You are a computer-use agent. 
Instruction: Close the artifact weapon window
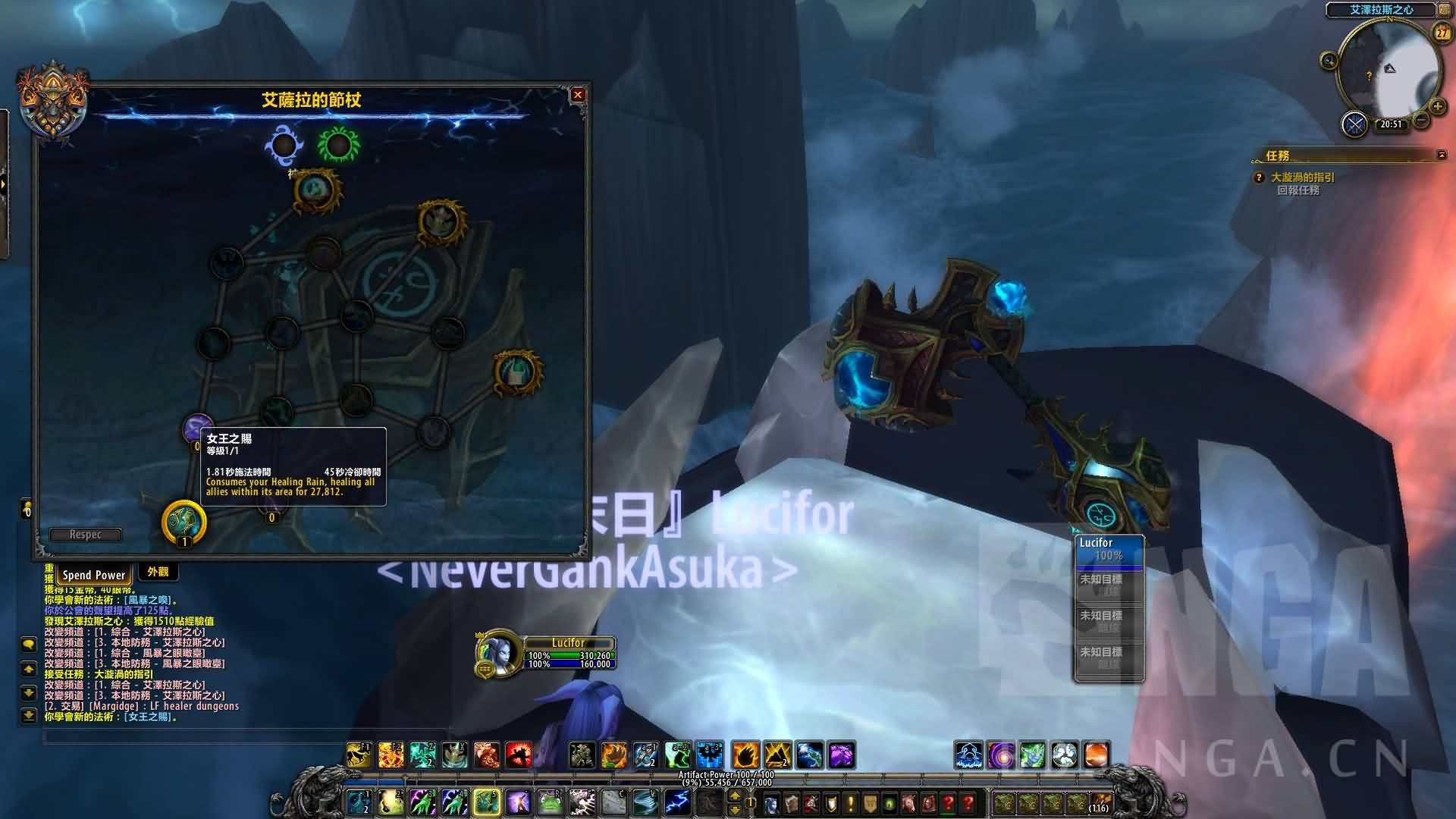pyautogui.click(x=578, y=95)
